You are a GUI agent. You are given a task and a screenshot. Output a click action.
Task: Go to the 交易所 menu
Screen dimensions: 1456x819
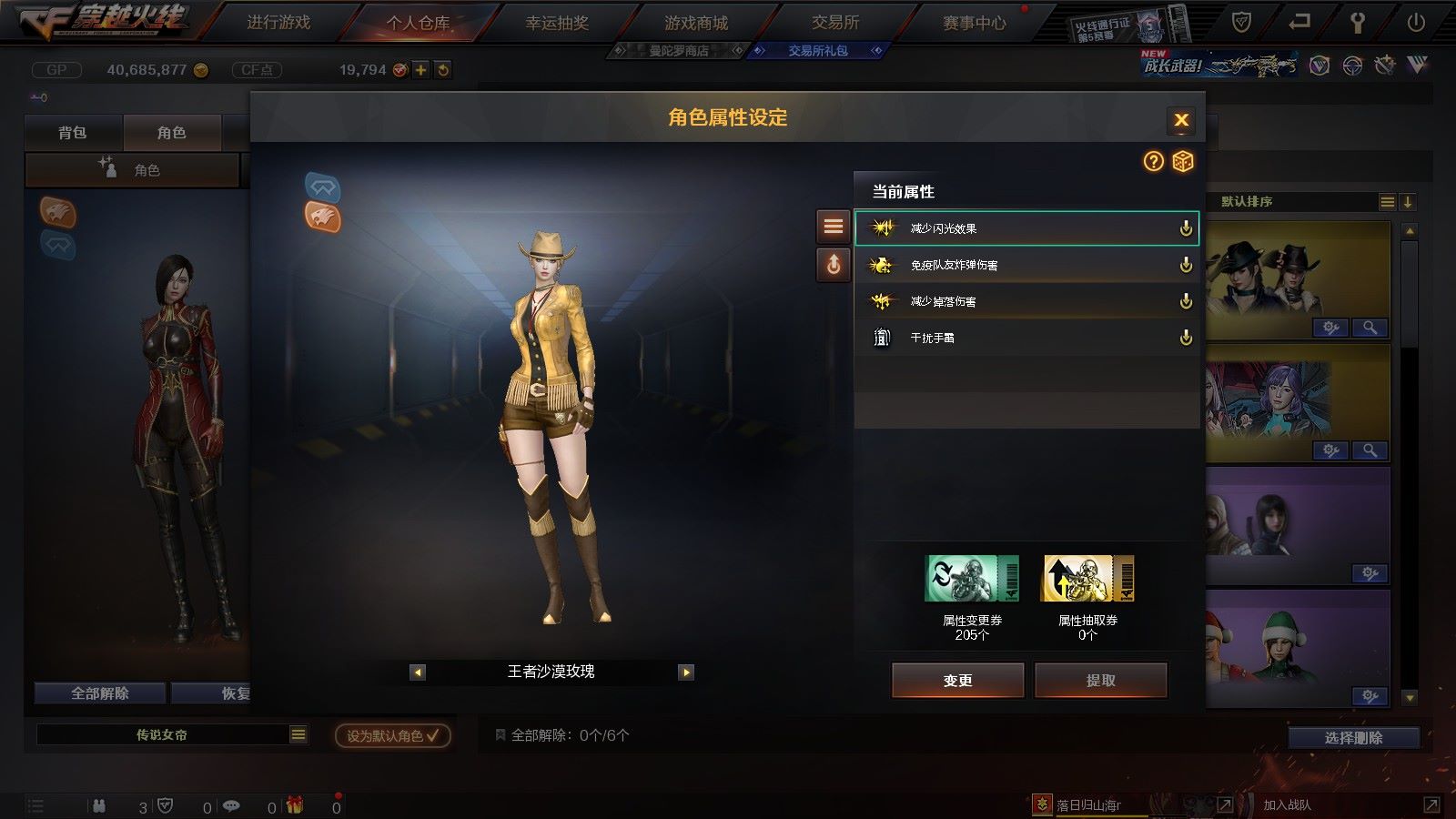point(835,23)
